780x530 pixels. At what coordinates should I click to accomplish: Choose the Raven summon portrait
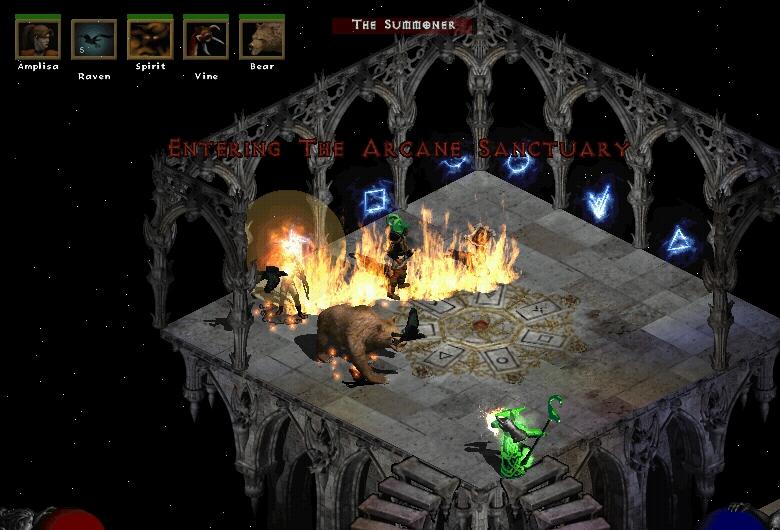click(x=94, y=39)
